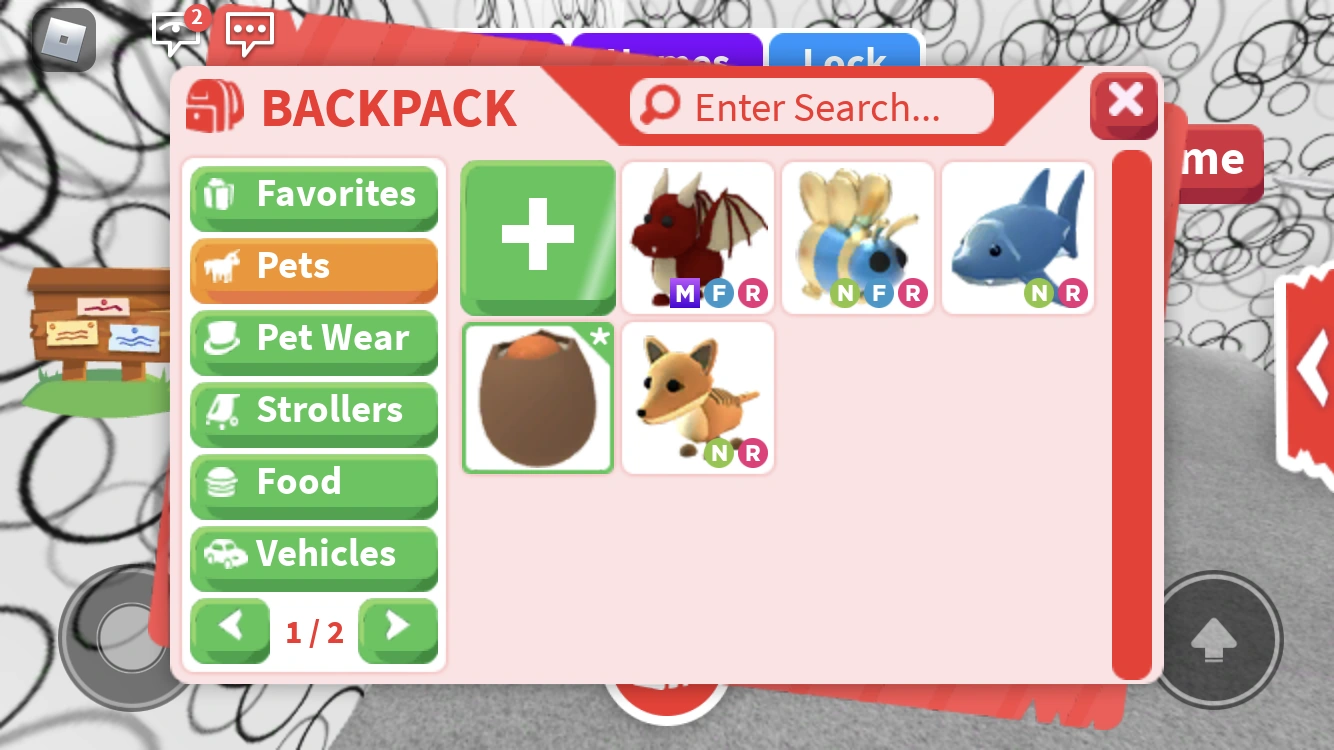Open the chat bubble icon showing 2 messages
The image size is (1334, 750).
pyautogui.click(x=175, y=32)
